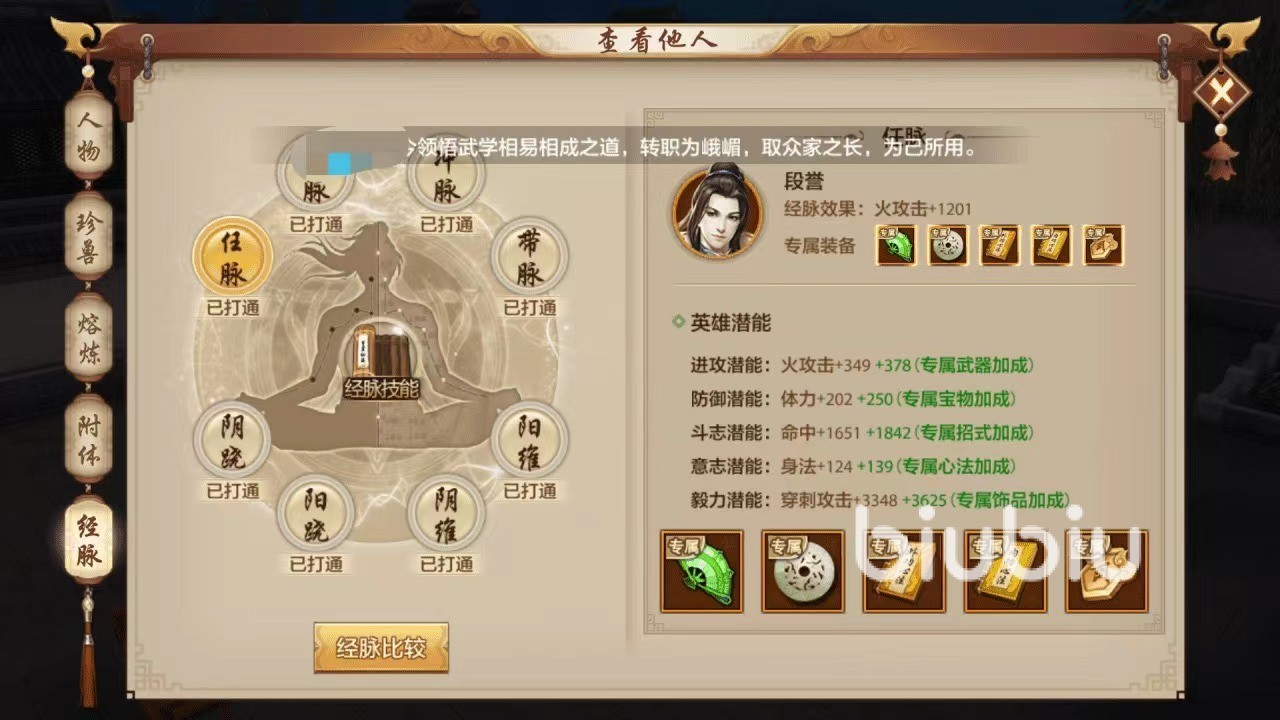Open the leather pouch exclusive accessory icon
Screen dimensions: 1280x720
pyautogui.click(x=1103, y=246)
